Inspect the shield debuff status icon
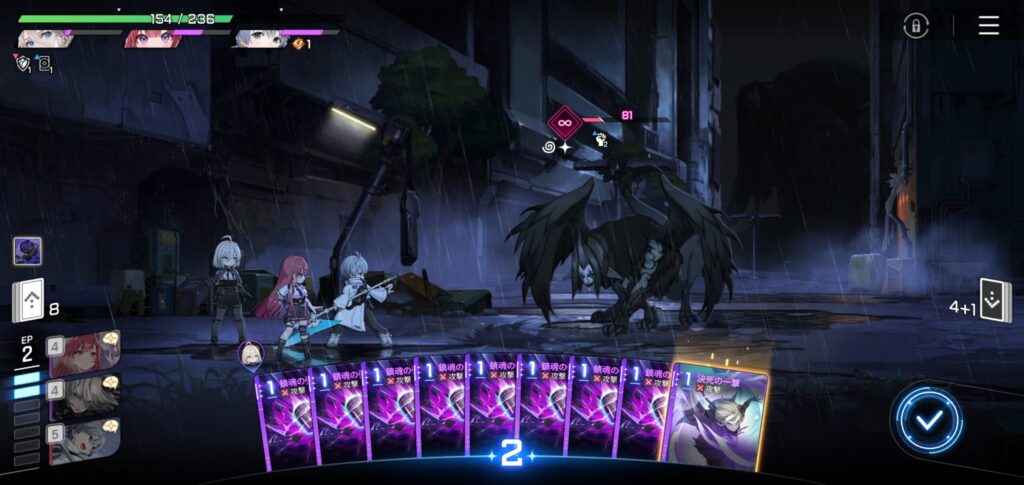 coord(23,62)
